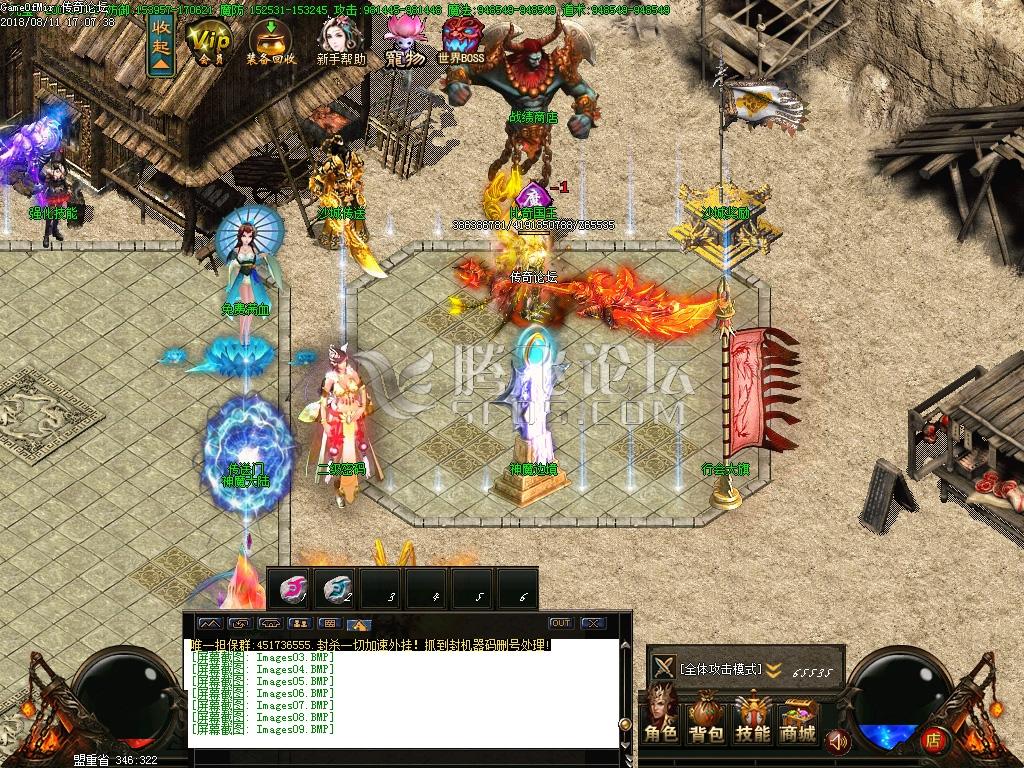
Task: Open 装备回收 equipment recycling
Action: point(271,44)
